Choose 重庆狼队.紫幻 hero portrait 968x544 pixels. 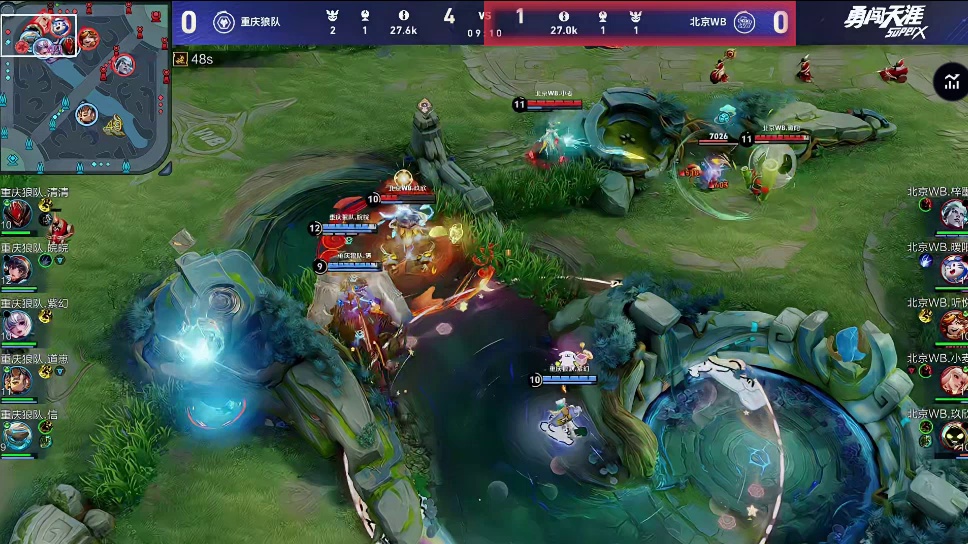(17, 324)
